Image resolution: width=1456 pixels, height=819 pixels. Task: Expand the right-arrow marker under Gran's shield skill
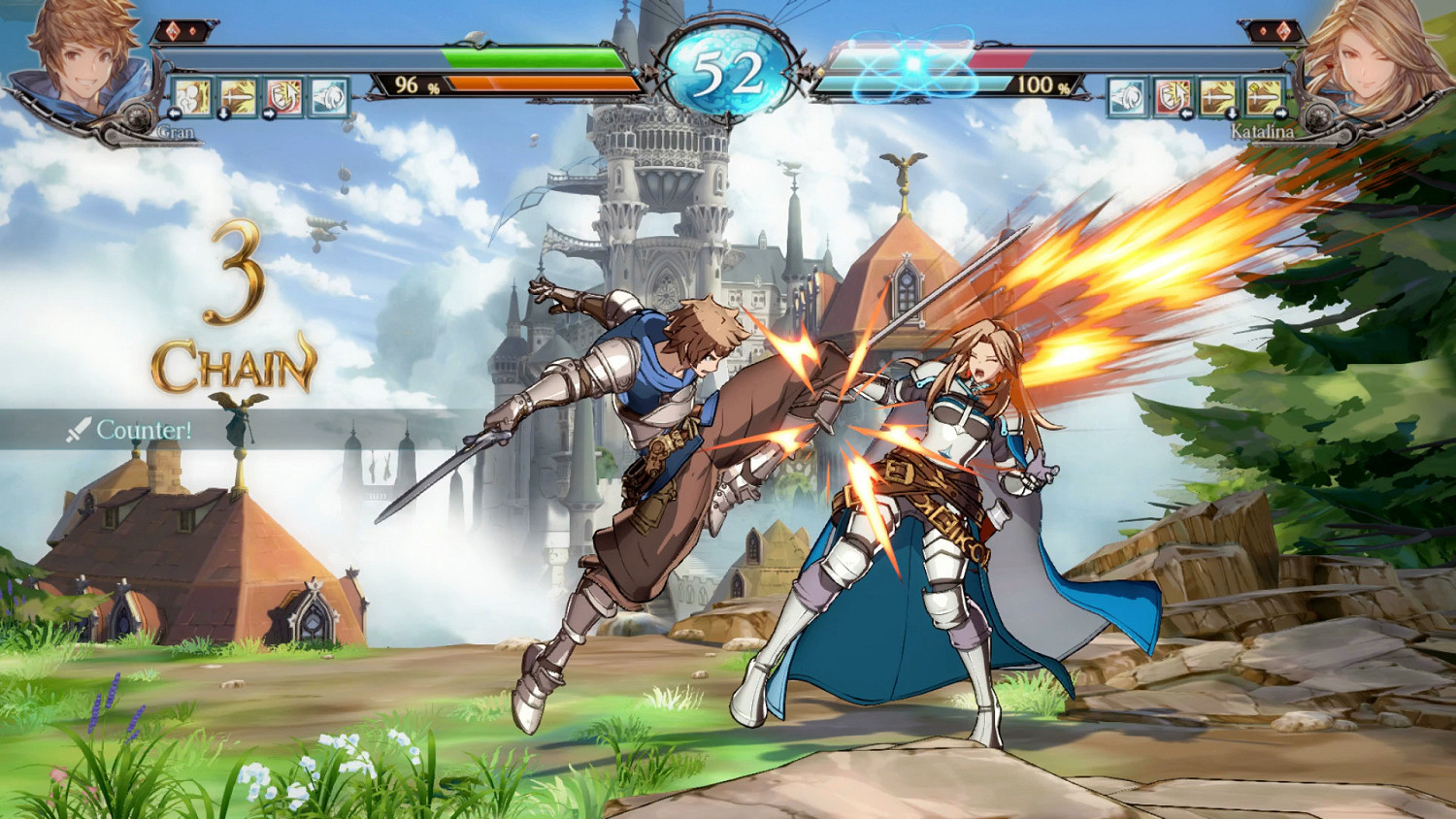pos(269,114)
